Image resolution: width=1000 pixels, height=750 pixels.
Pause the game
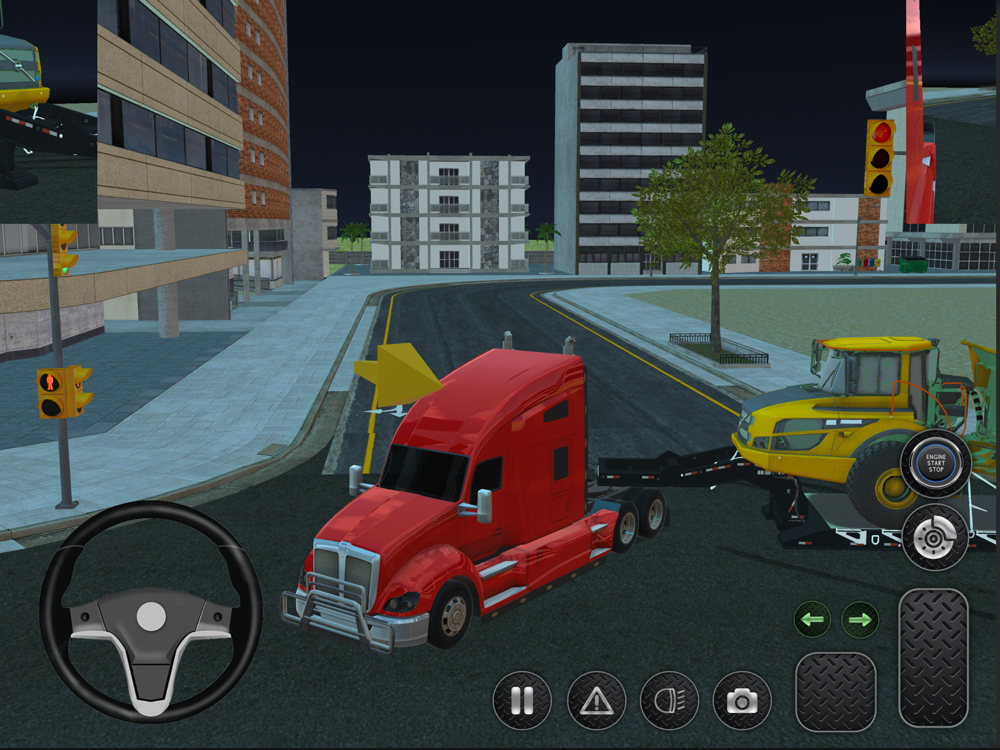click(x=522, y=700)
